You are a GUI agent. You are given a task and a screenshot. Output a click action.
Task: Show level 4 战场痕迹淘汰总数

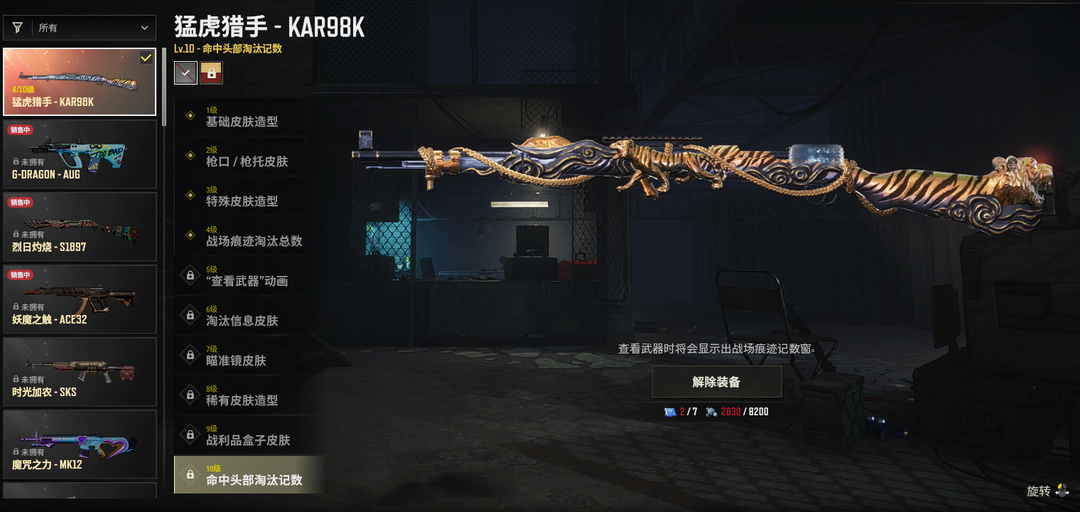click(x=248, y=236)
